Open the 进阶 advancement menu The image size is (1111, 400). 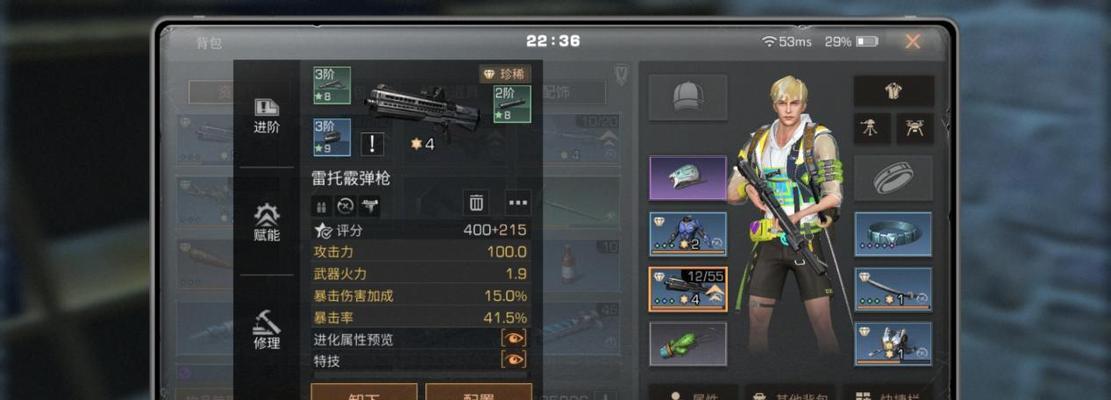pyautogui.click(x=267, y=115)
